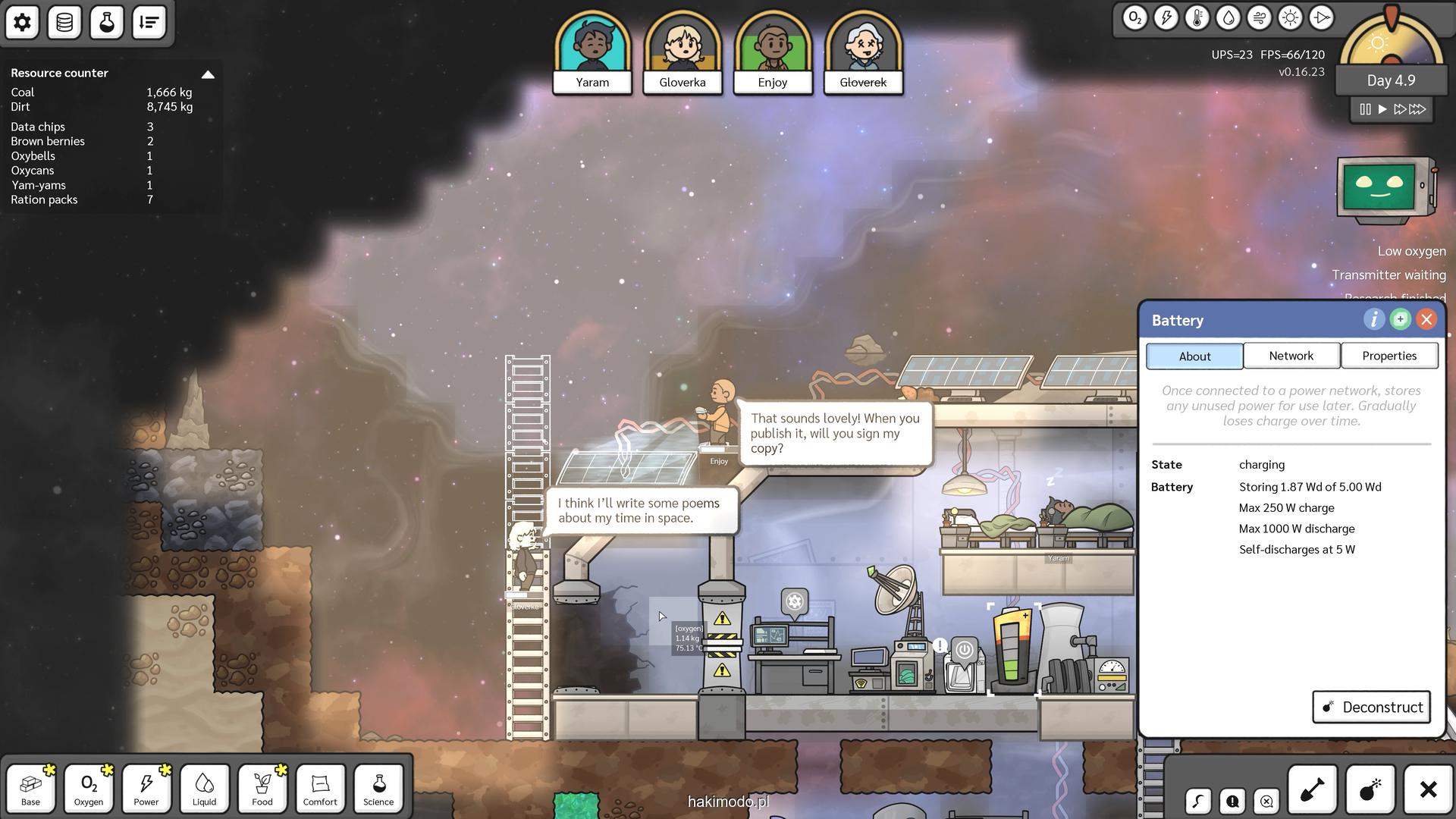
Task: Open the settings gear menu
Action: [22, 23]
